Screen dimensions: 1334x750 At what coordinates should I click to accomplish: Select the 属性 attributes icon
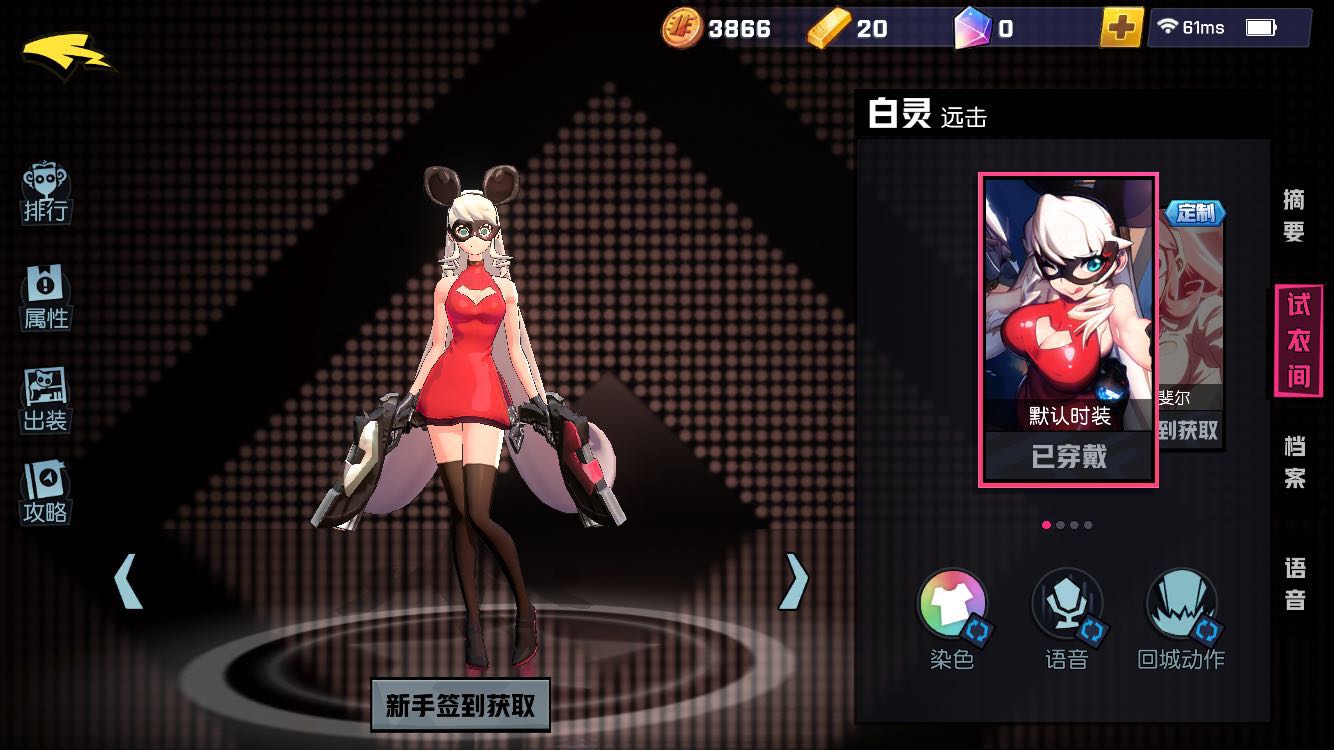(x=44, y=295)
